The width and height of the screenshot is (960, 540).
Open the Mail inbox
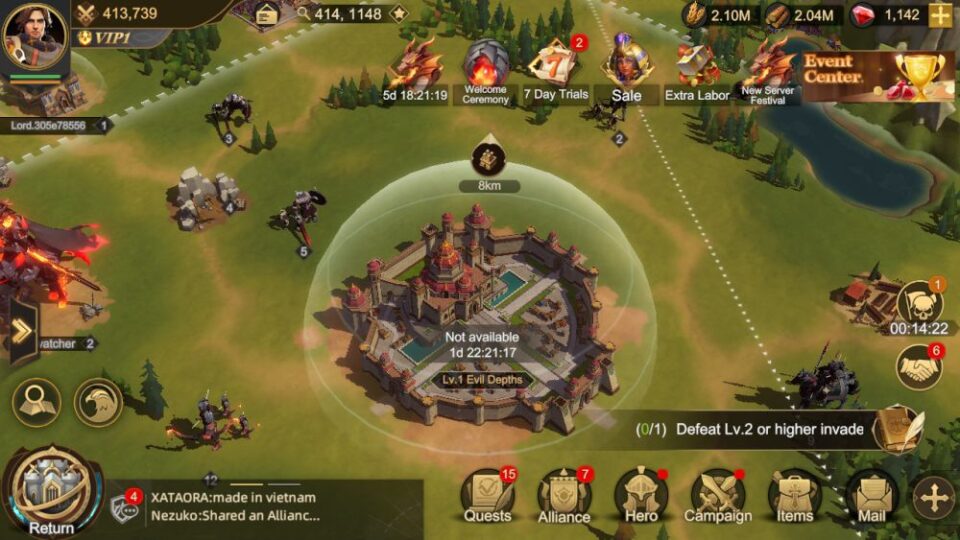coord(871,495)
